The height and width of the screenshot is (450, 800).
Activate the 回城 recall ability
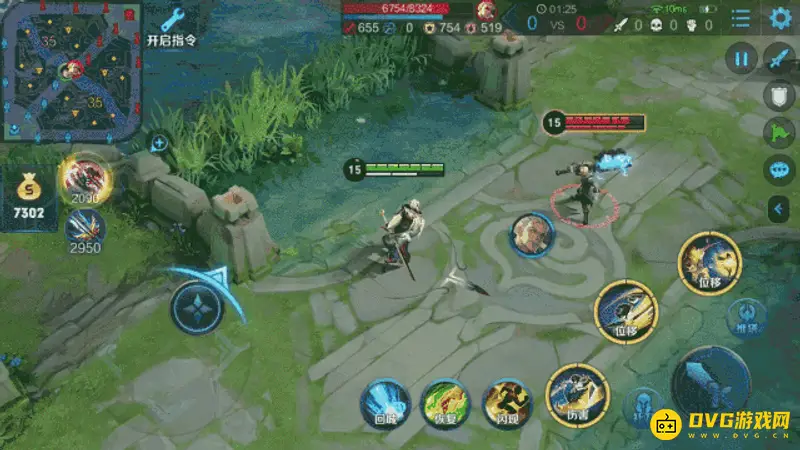point(384,403)
